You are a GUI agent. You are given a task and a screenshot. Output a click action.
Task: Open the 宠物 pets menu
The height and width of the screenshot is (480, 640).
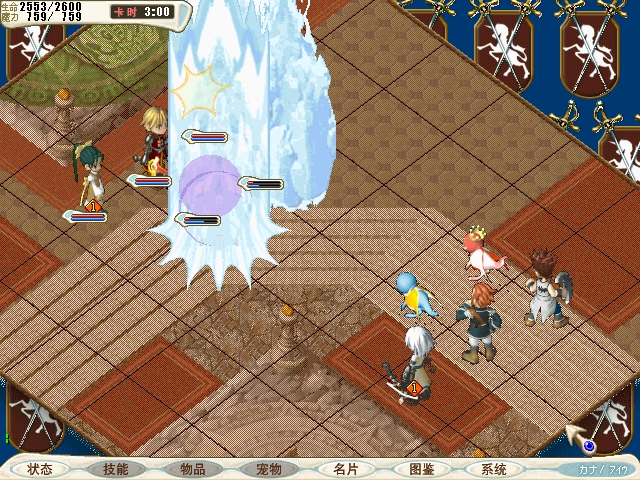pos(268,468)
